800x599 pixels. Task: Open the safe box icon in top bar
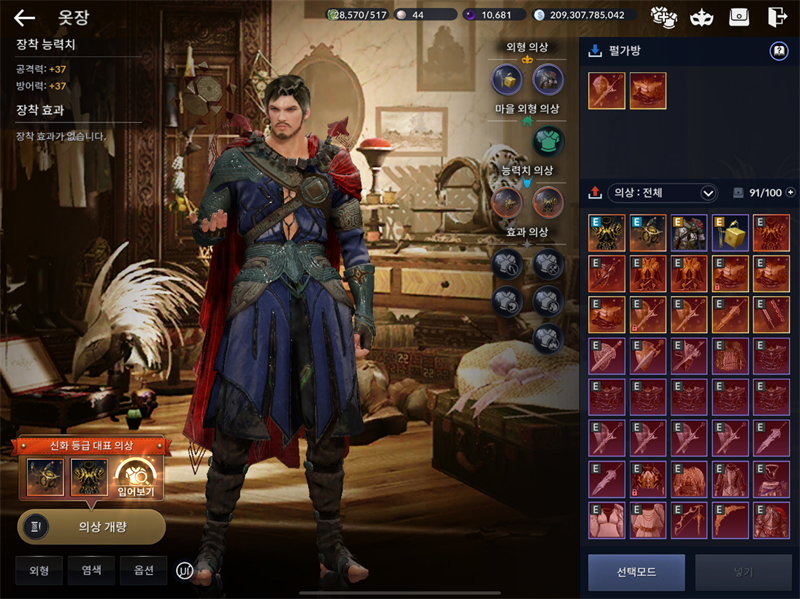click(x=738, y=17)
